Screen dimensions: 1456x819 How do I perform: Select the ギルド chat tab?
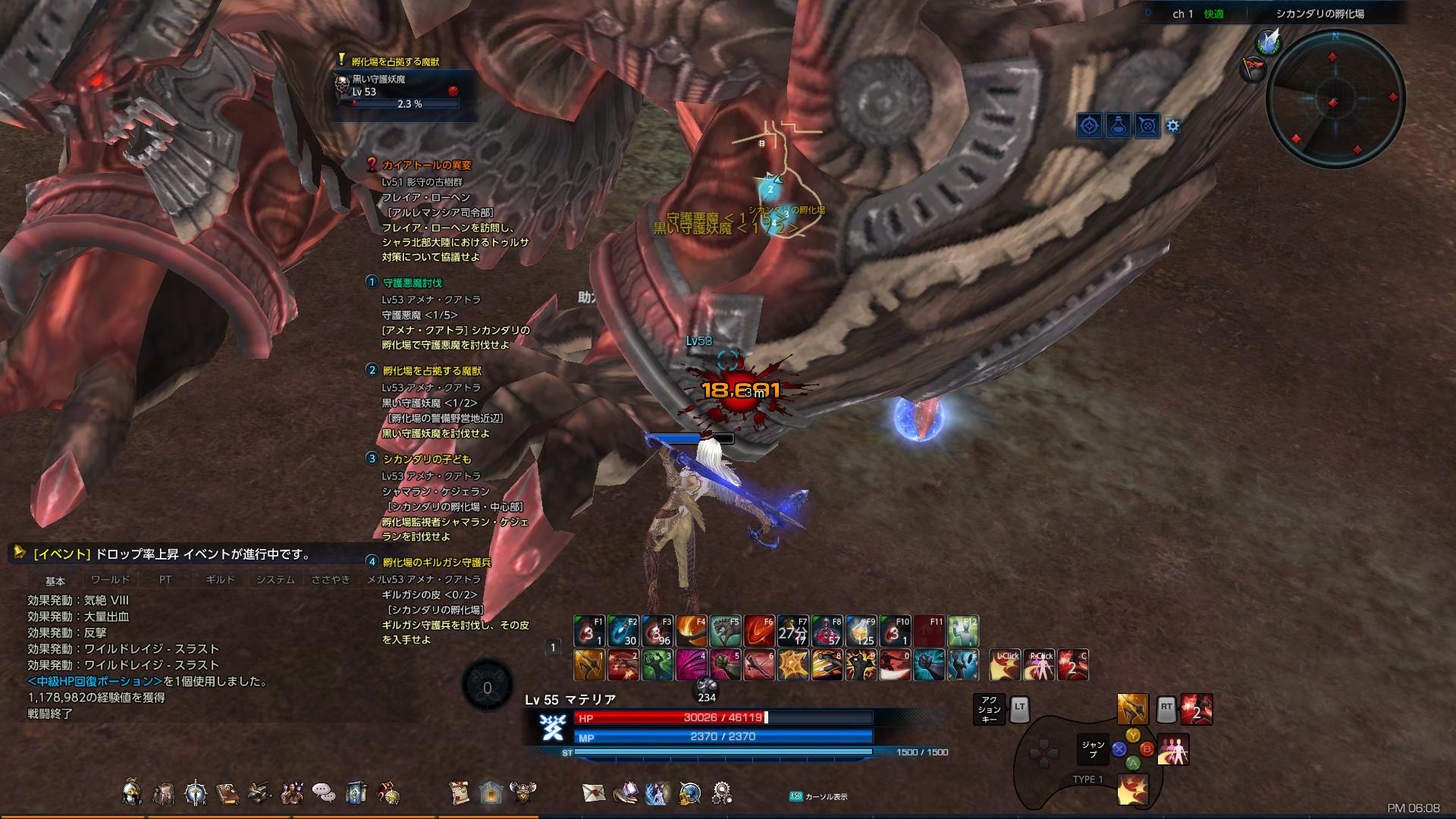220,580
